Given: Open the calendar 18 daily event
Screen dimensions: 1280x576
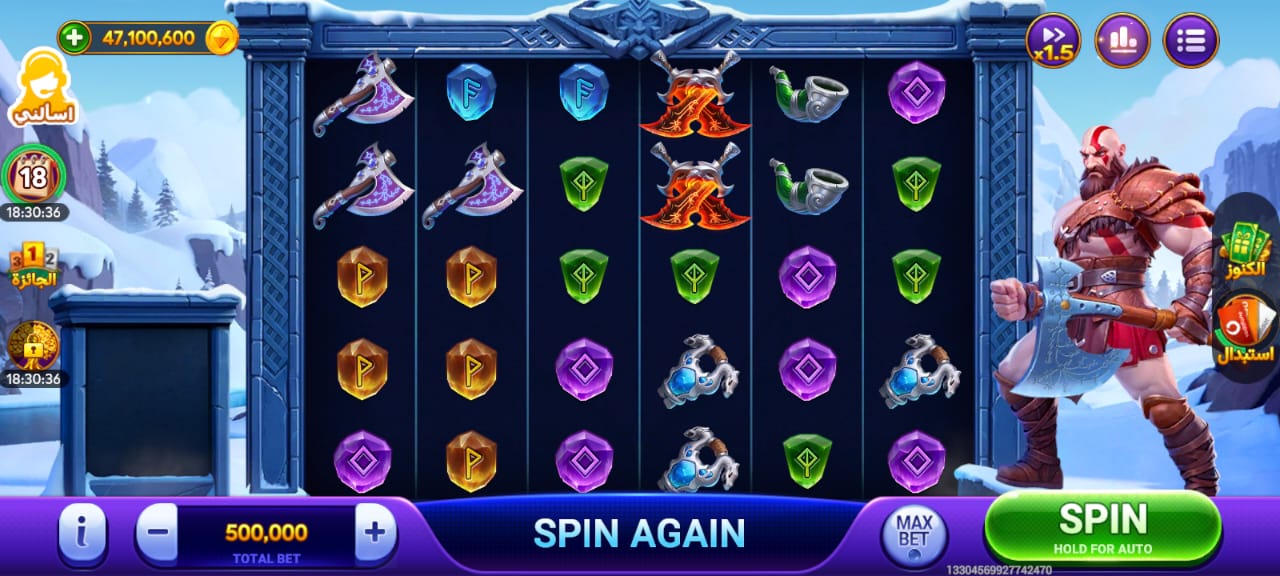Looking at the screenshot, I should pyautogui.click(x=34, y=178).
